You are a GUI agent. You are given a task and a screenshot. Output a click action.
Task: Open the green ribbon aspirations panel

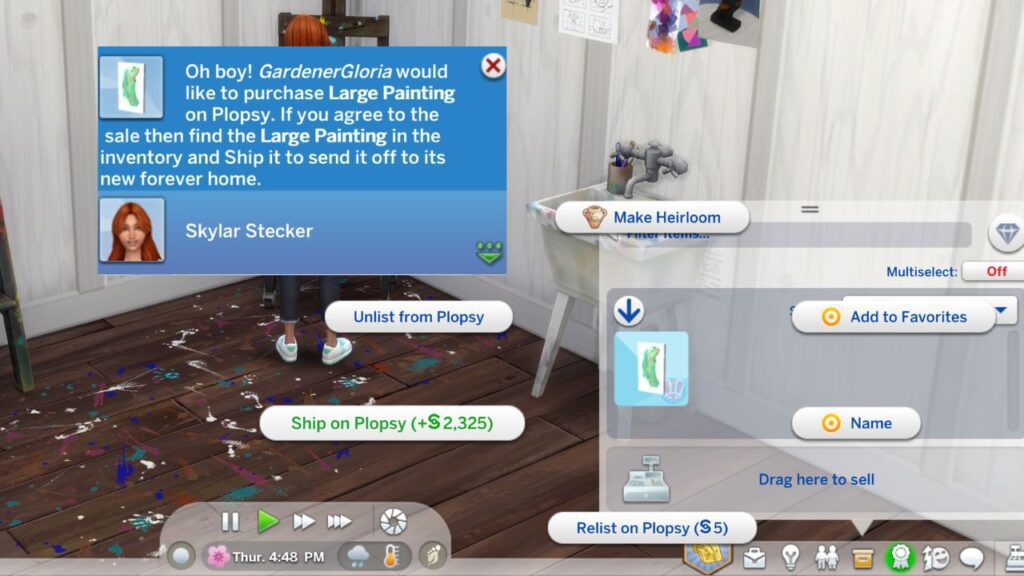pos(900,557)
